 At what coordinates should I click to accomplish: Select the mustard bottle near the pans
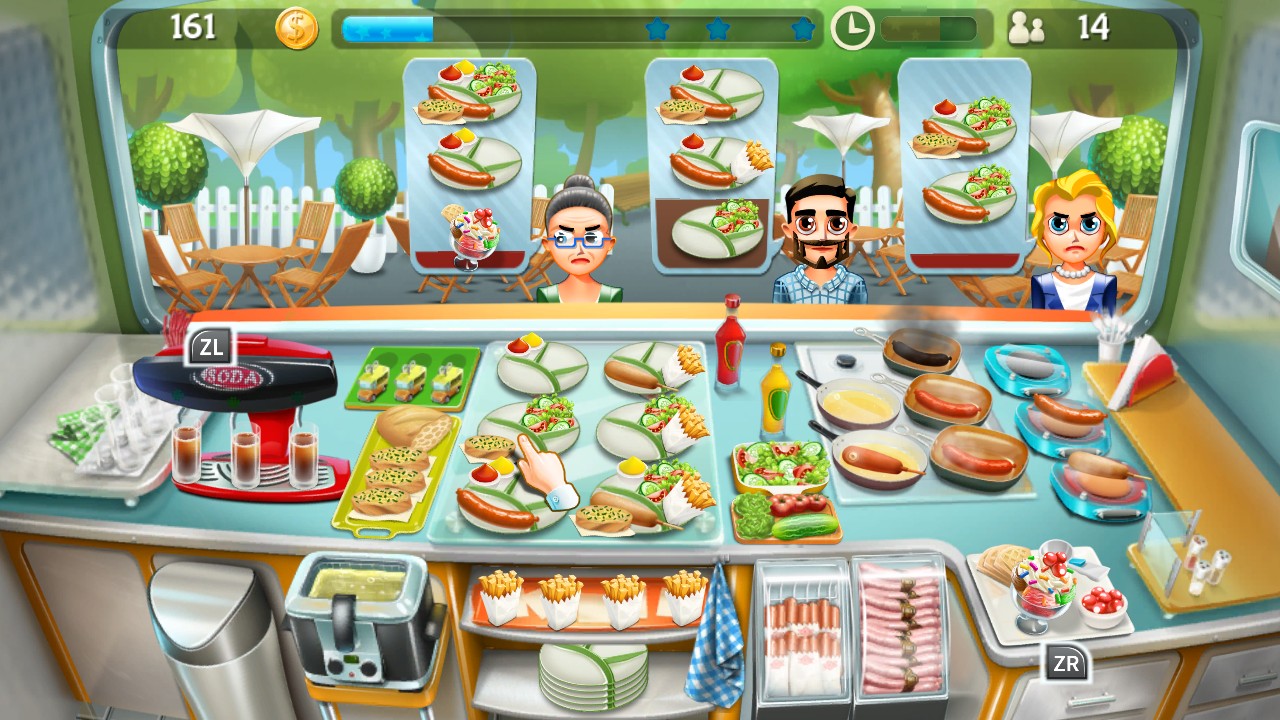pyautogui.click(x=773, y=390)
